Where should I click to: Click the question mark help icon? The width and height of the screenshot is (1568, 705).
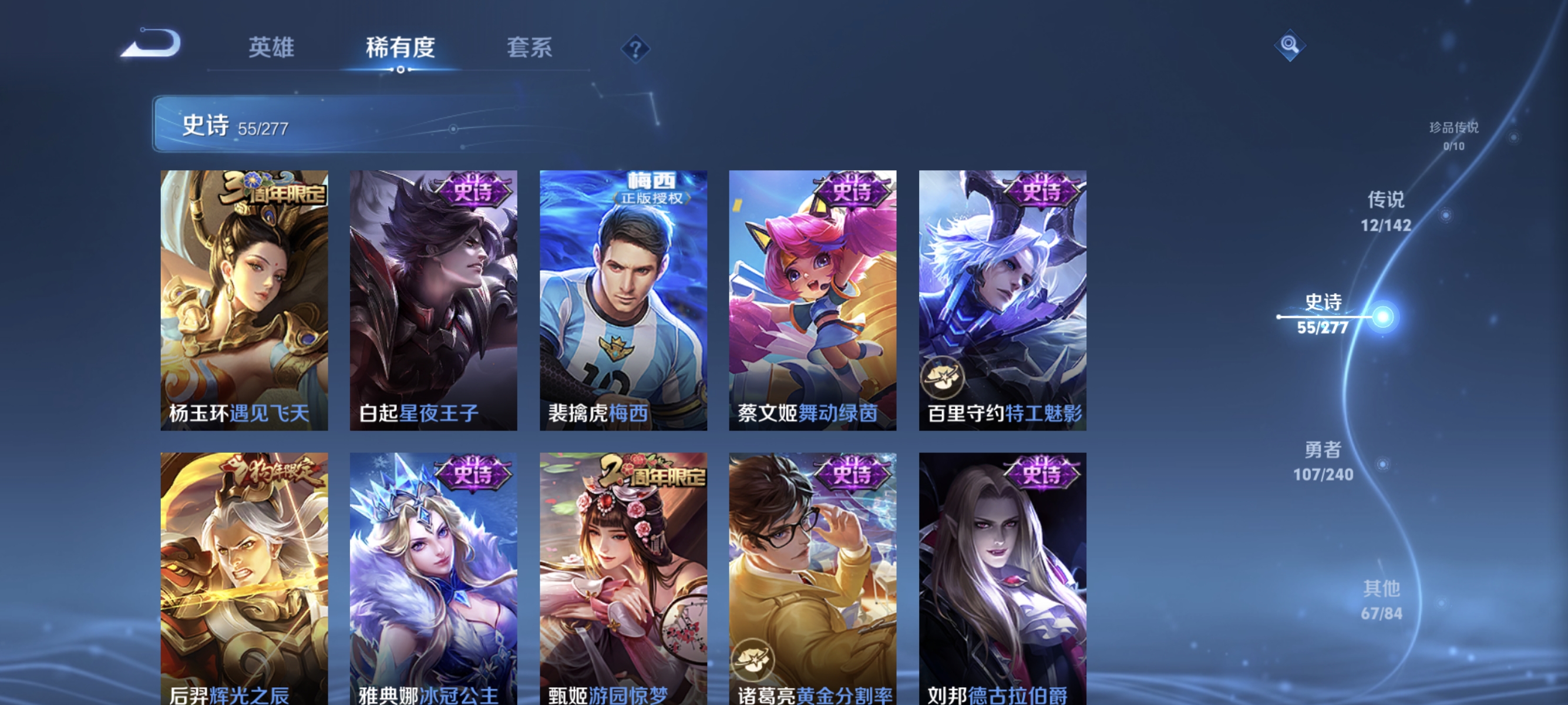pyautogui.click(x=635, y=49)
